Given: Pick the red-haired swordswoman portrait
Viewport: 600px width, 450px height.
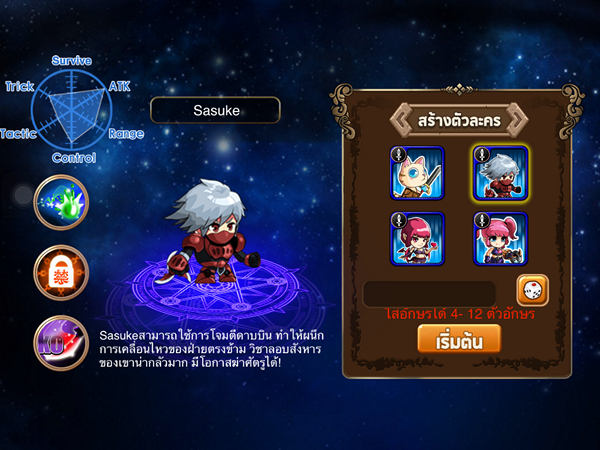Looking at the screenshot, I should (416, 238).
